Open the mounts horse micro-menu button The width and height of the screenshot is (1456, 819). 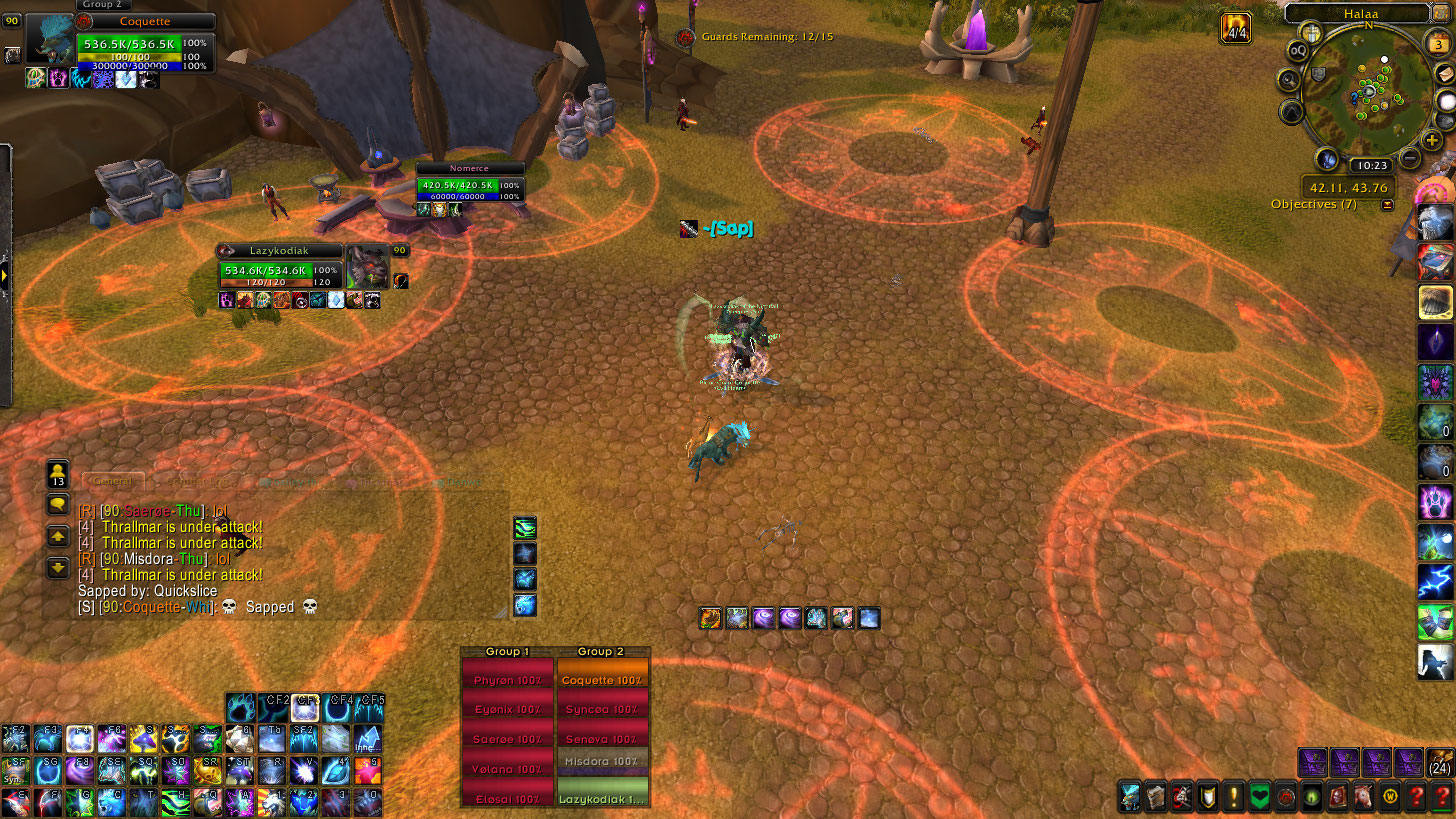tap(1363, 797)
